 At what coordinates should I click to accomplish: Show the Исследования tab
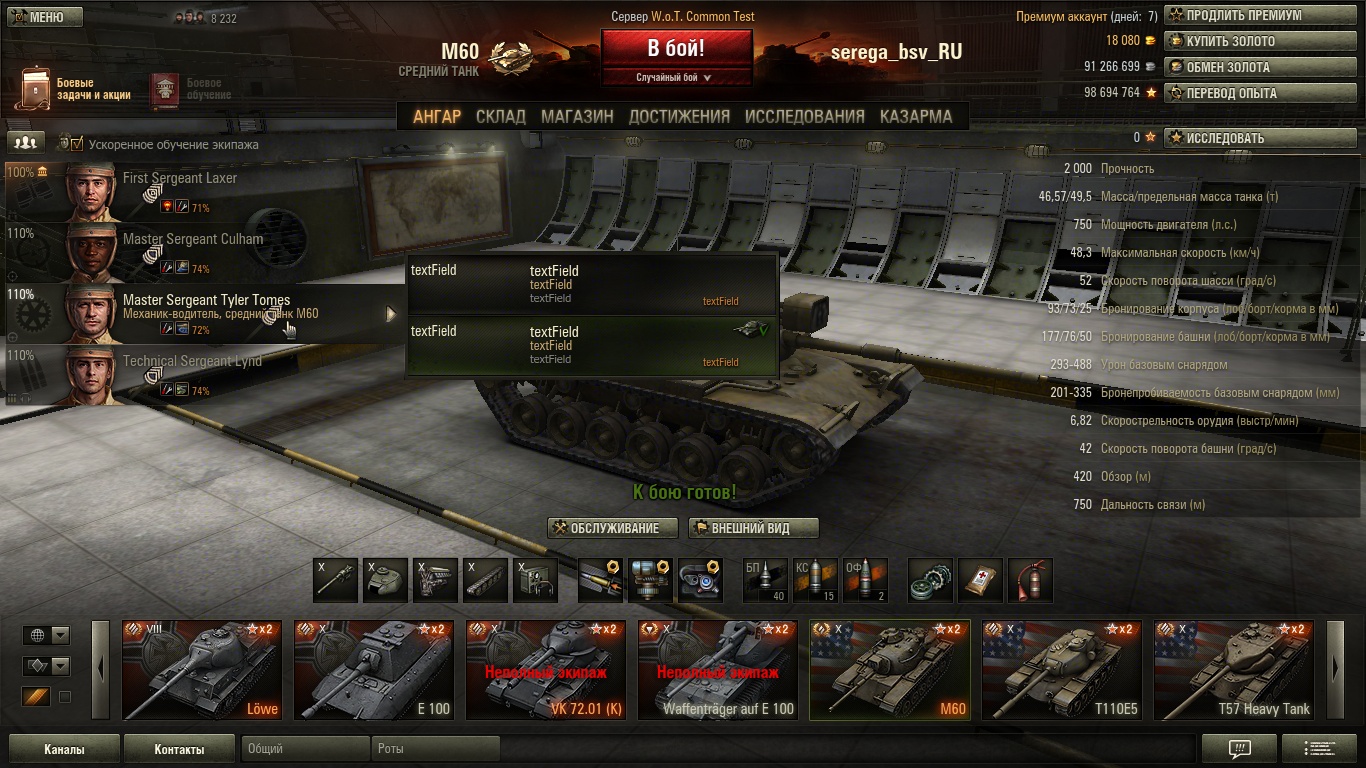click(804, 116)
